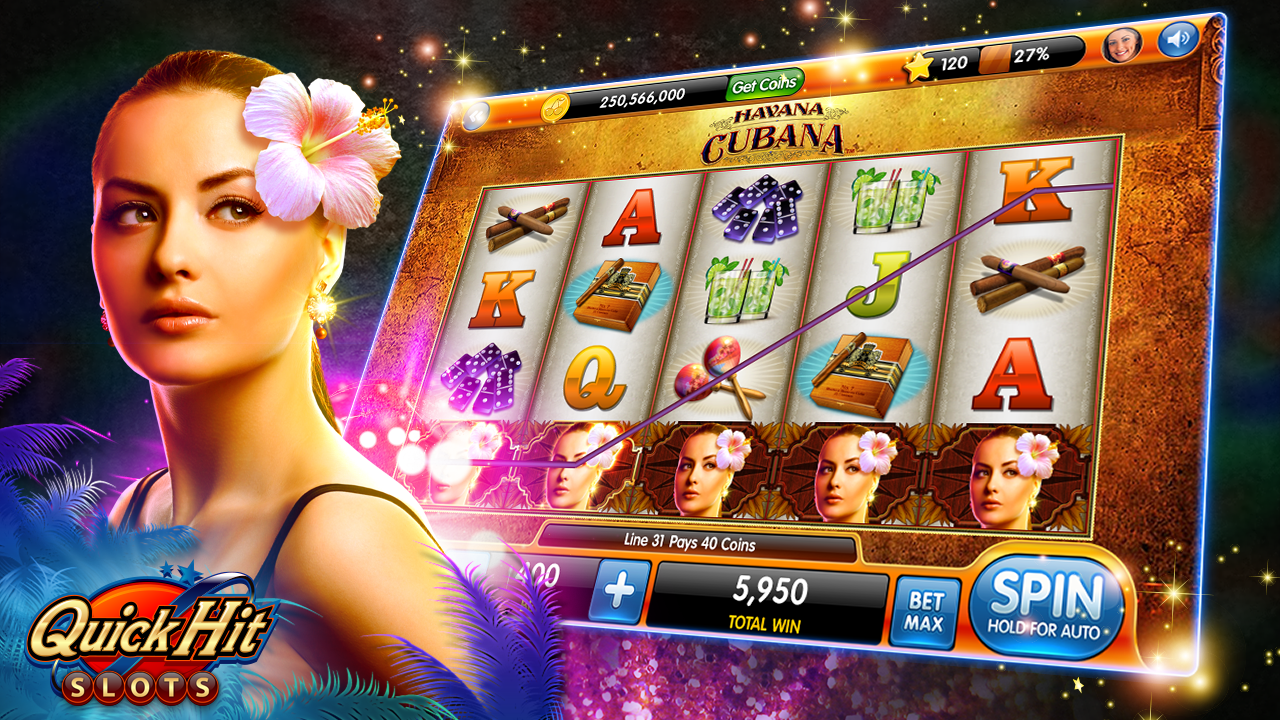Go back using the silver arrow button

point(476,116)
